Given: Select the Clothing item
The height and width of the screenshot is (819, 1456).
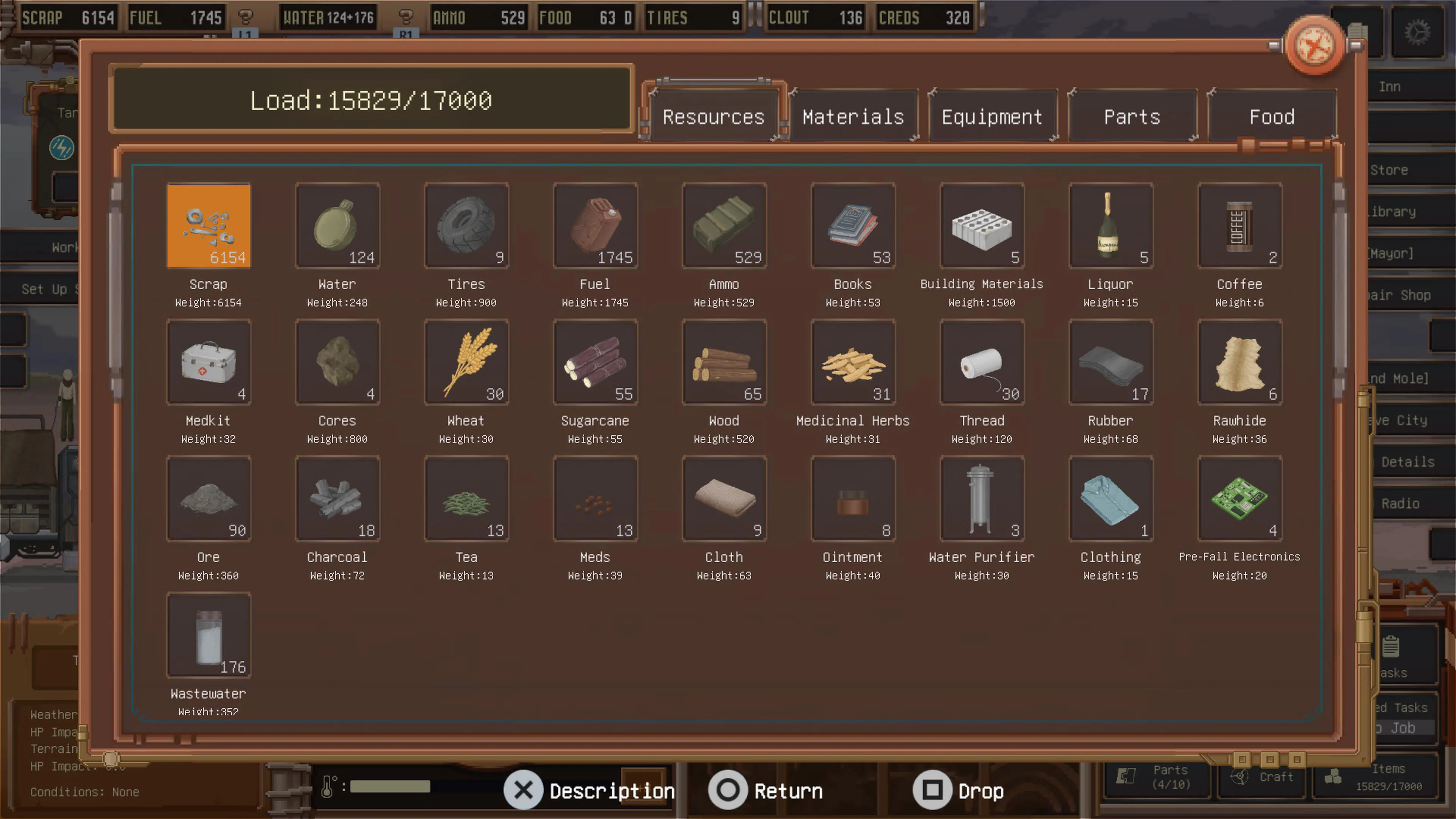Looking at the screenshot, I should pyautogui.click(x=1111, y=499).
